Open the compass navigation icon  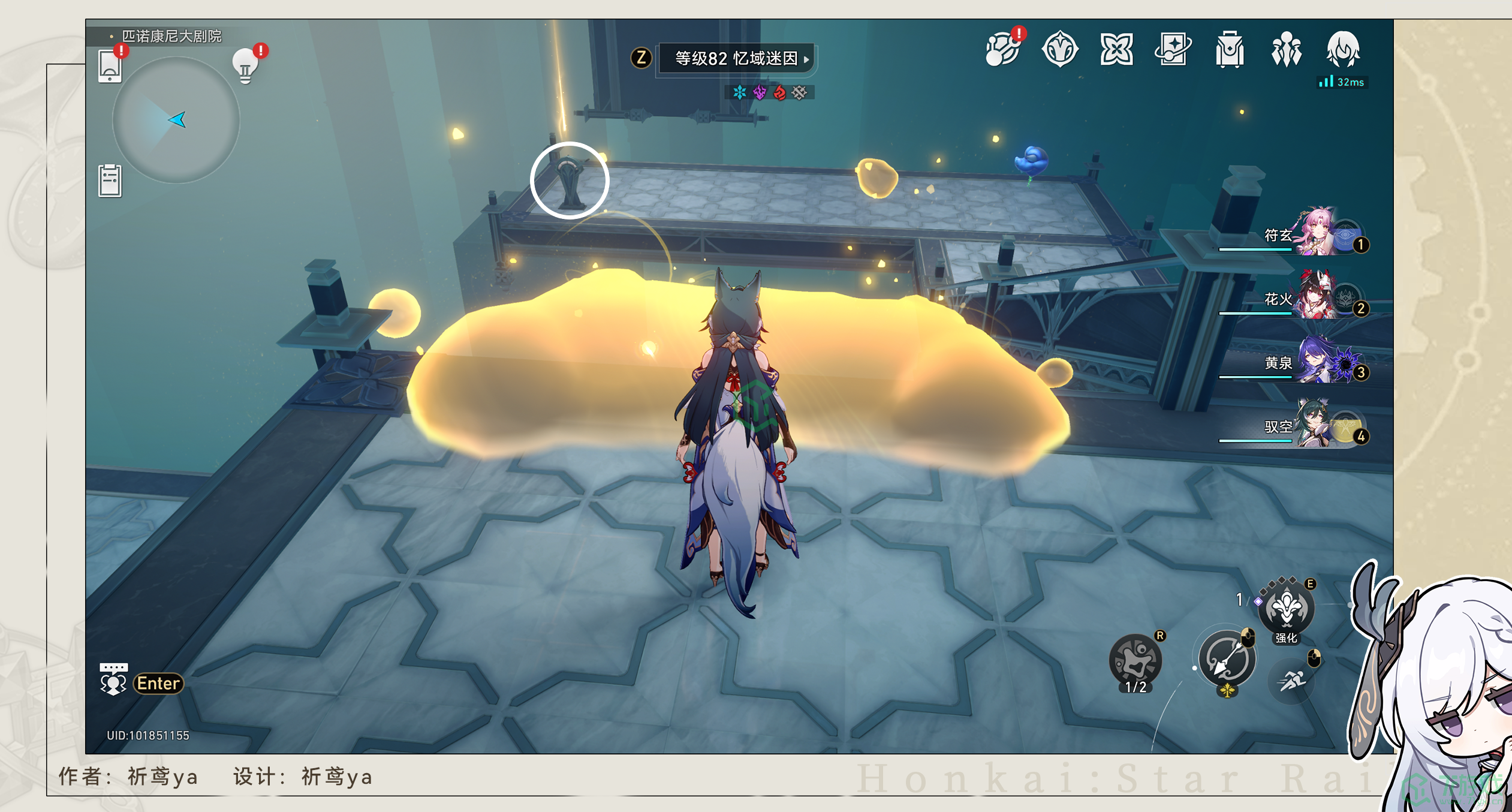point(1059,49)
